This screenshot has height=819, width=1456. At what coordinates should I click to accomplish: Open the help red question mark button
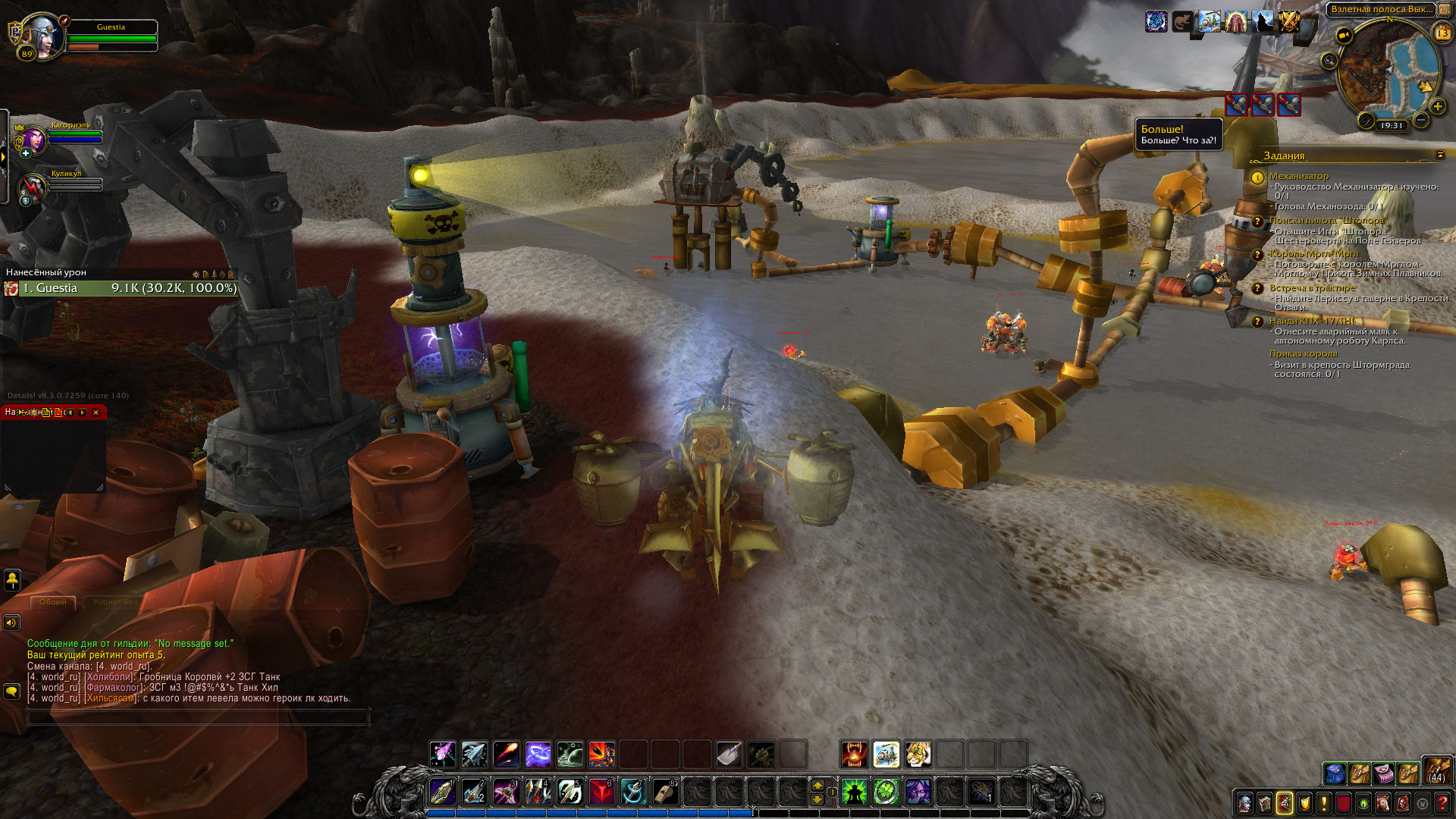click(x=1442, y=803)
